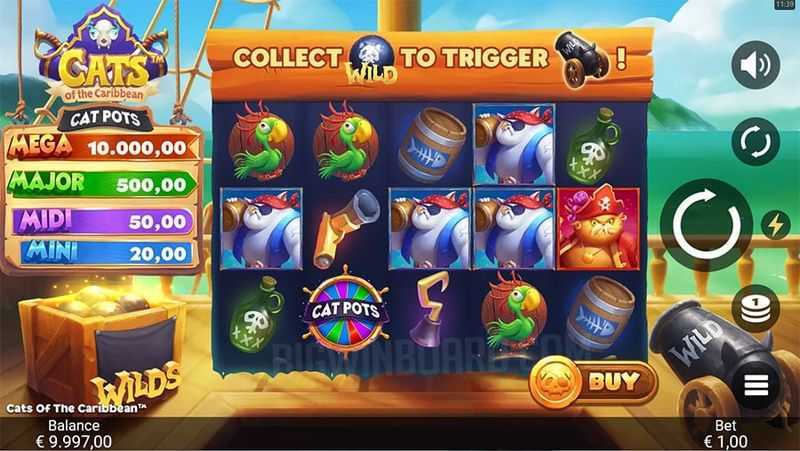Toggle turbo mode with the lightning bolt

(x=775, y=225)
